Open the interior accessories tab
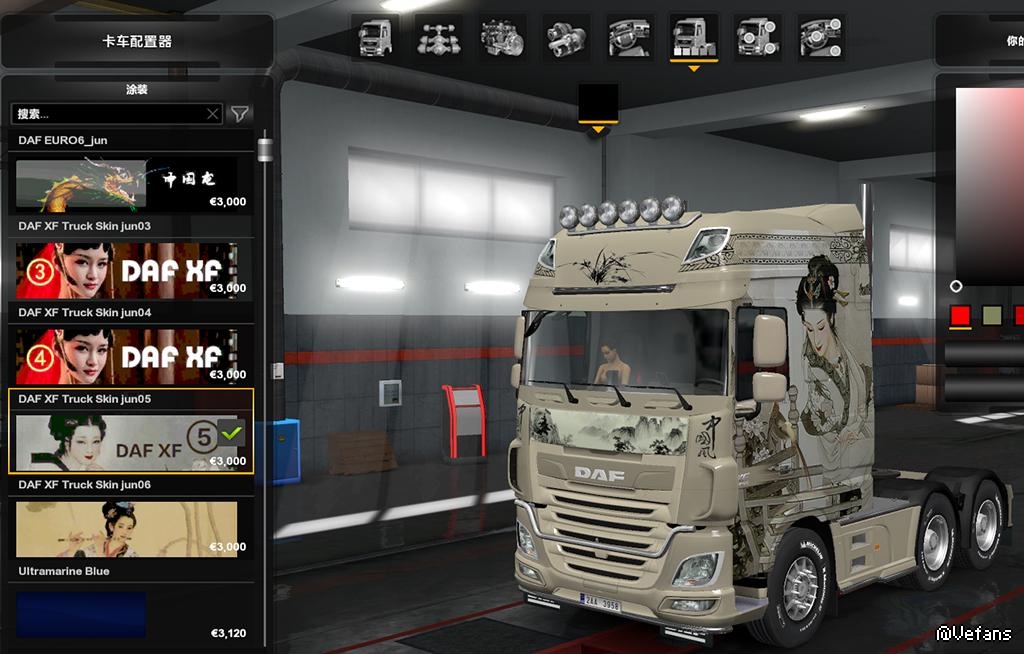 click(x=821, y=37)
